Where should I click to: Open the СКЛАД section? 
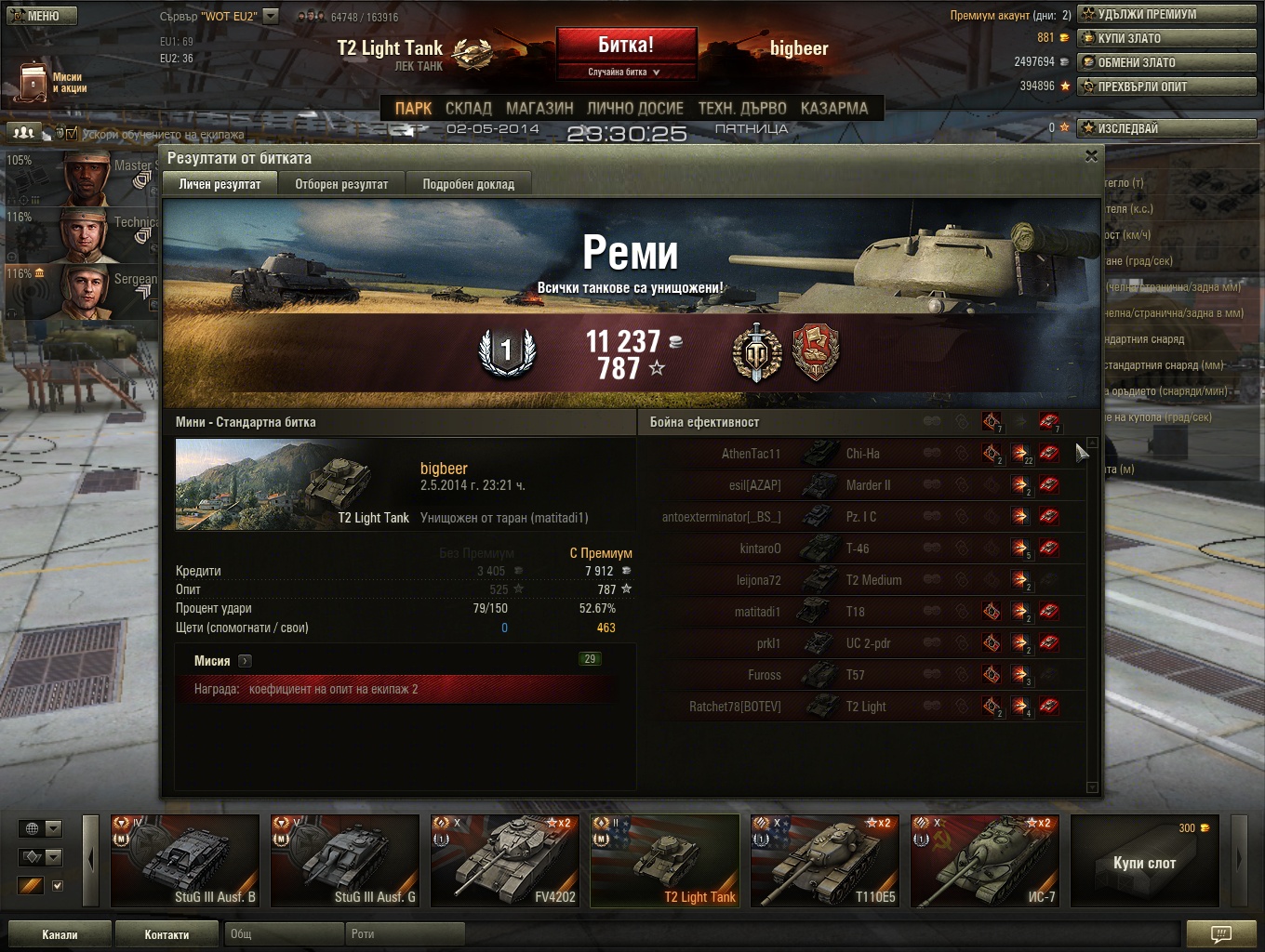pos(468,108)
